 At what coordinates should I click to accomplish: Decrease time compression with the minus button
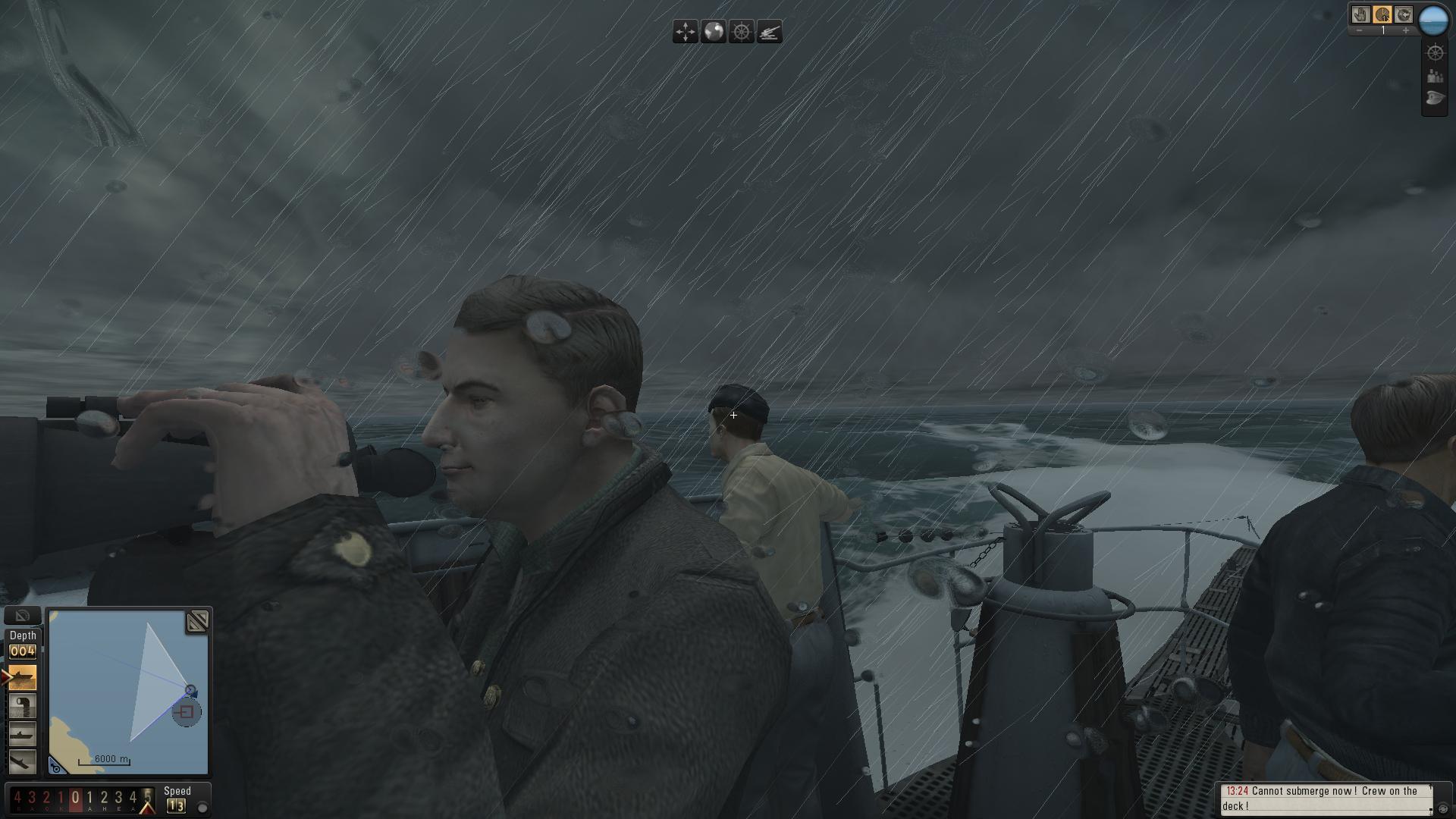coord(1360,31)
